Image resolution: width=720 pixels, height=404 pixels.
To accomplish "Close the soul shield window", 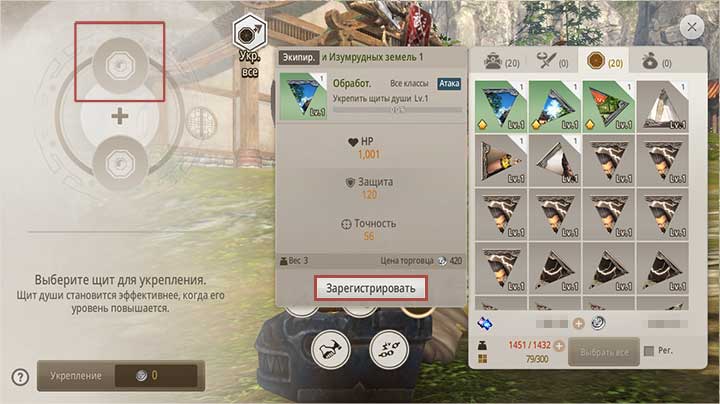I will point(689,27).
